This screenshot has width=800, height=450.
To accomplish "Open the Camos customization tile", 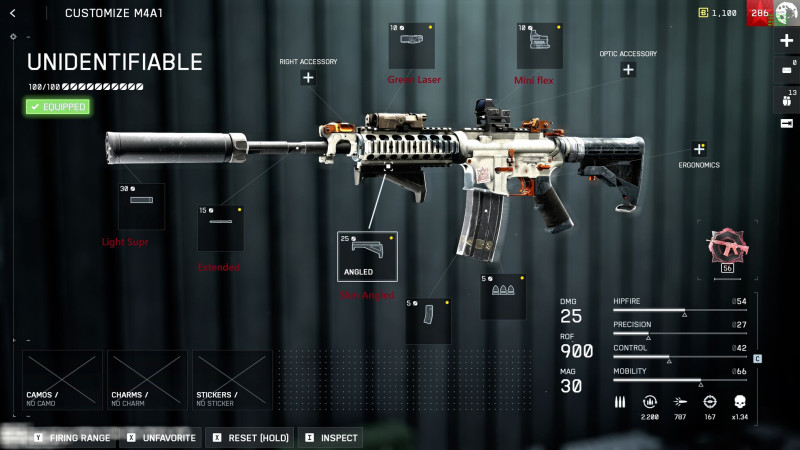I will tap(62, 380).
